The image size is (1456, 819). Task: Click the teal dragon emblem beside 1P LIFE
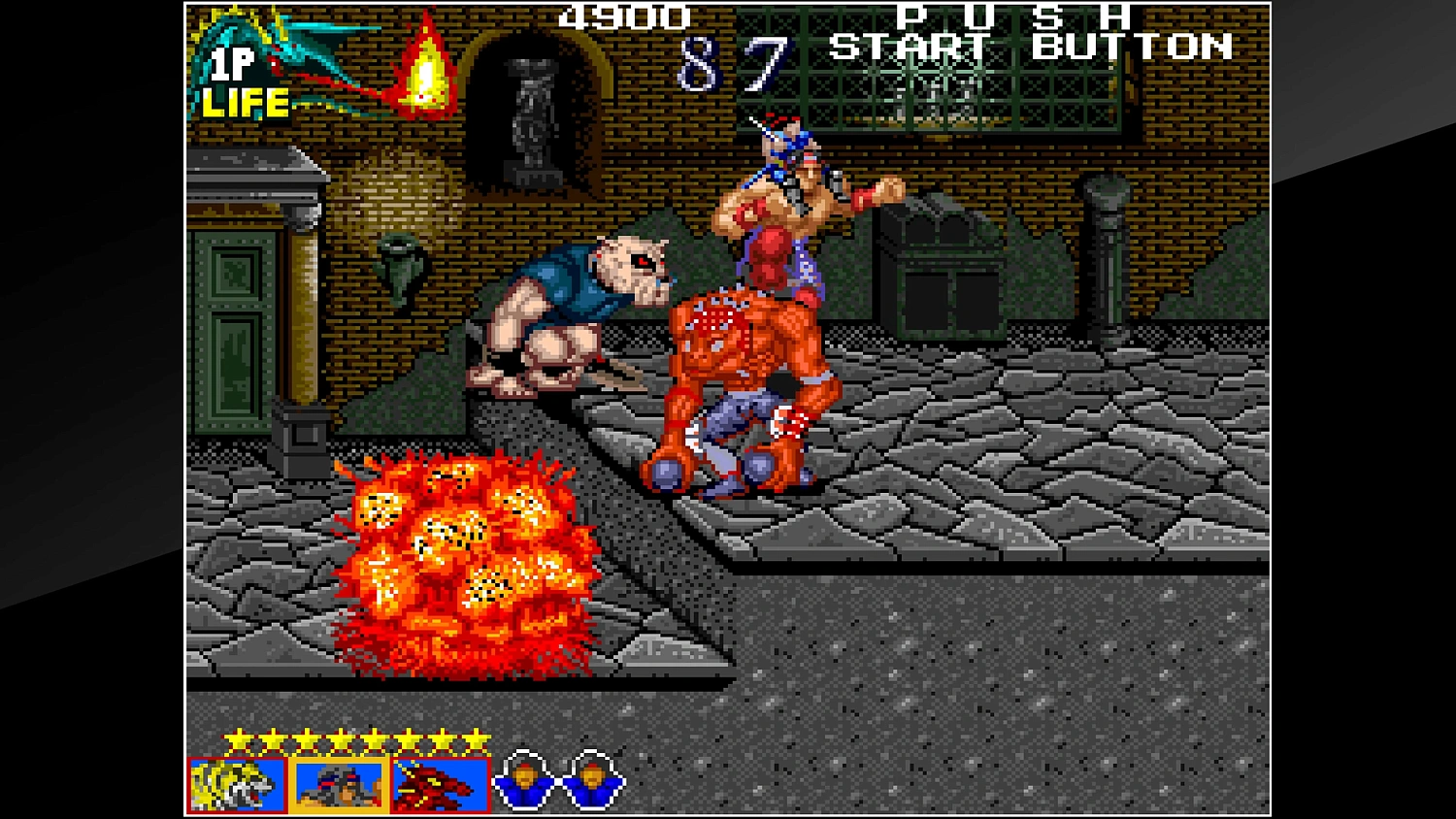coord(291,53)
